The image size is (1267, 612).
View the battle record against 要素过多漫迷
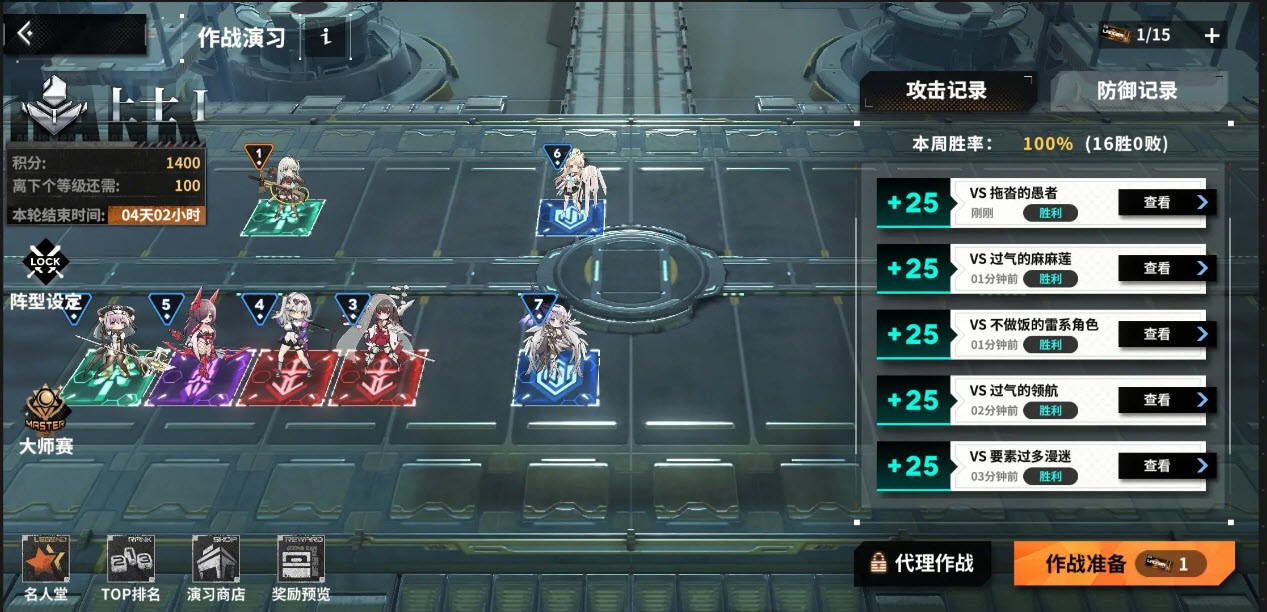tap(1165, 466)
